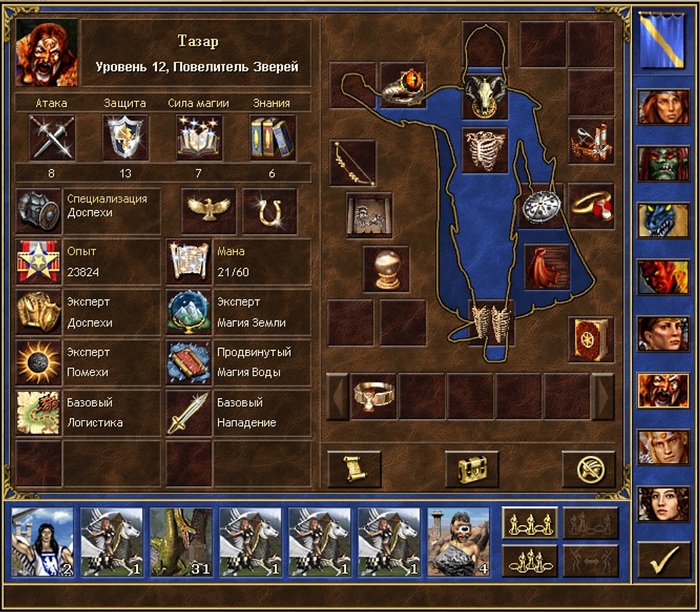This screenshot has height=612, width=700.
Task: Select the ram skull helmet slot
Action: (x=485, y=92)
